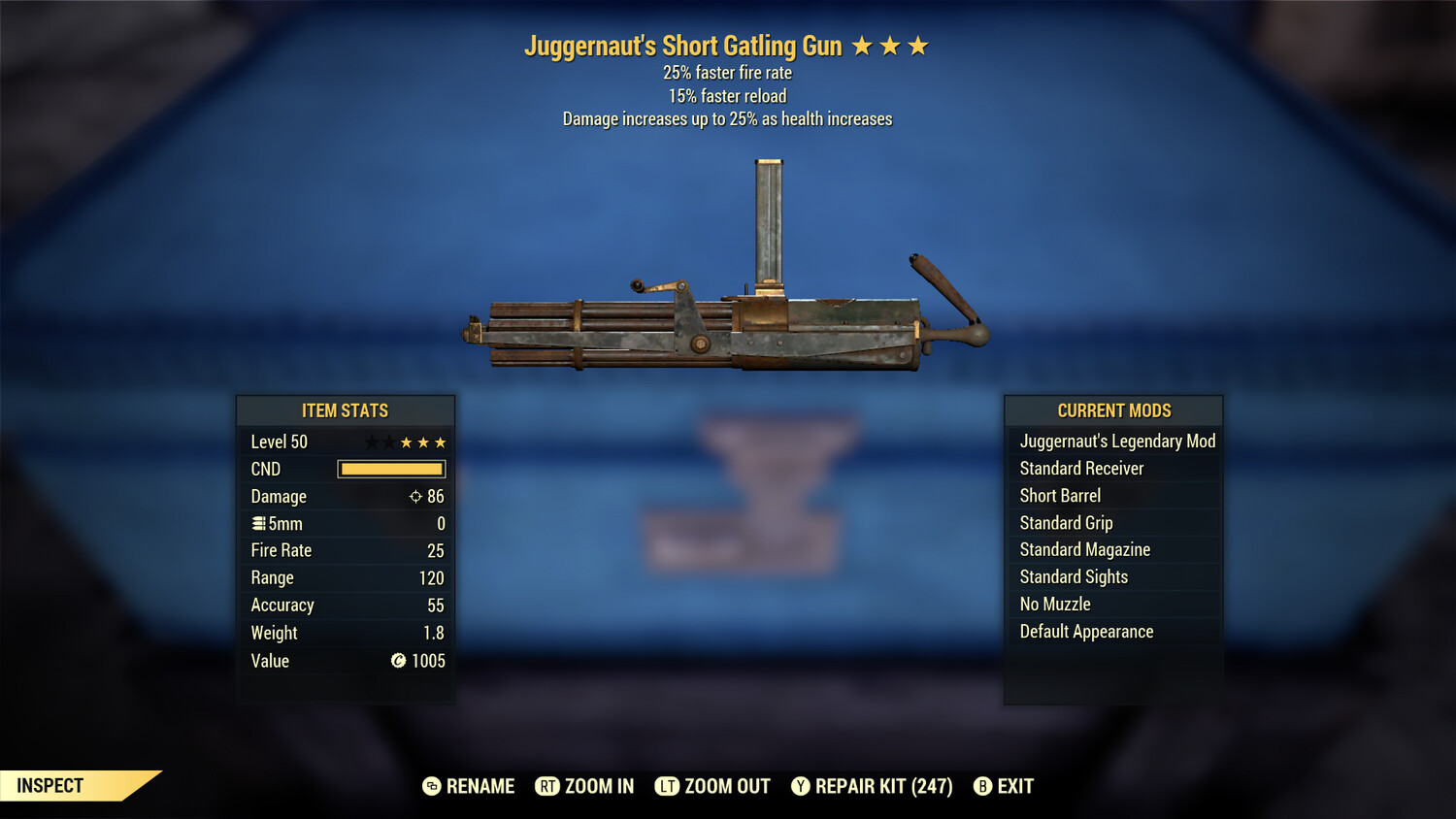The width and height of the screenshot is (1456, 819).
Task: Click the B button icon for Exit
Action: (x=982, y=786)
